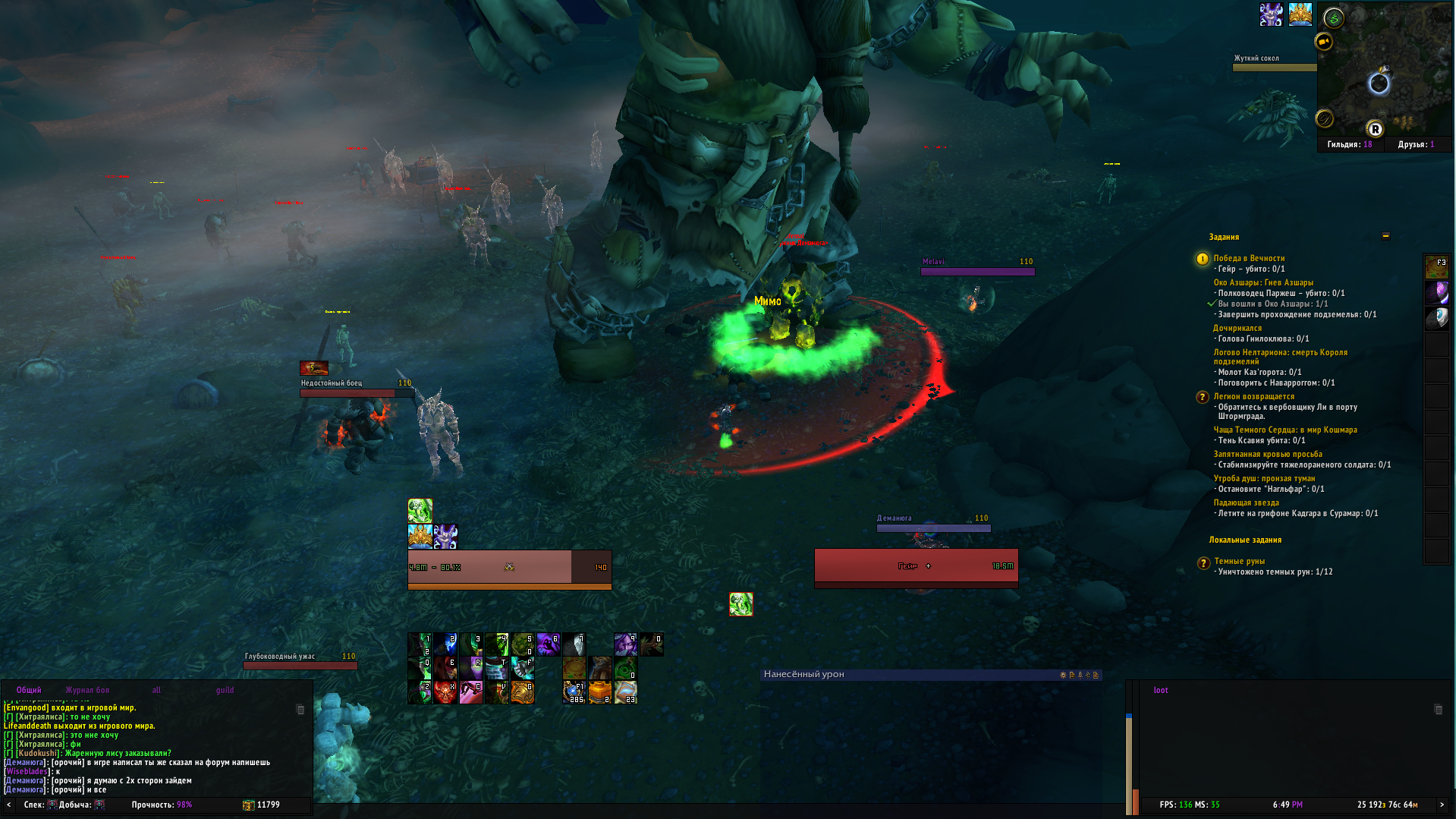Click the yellow camera minimap button

pyautogui.click(x=1324, y=43)
